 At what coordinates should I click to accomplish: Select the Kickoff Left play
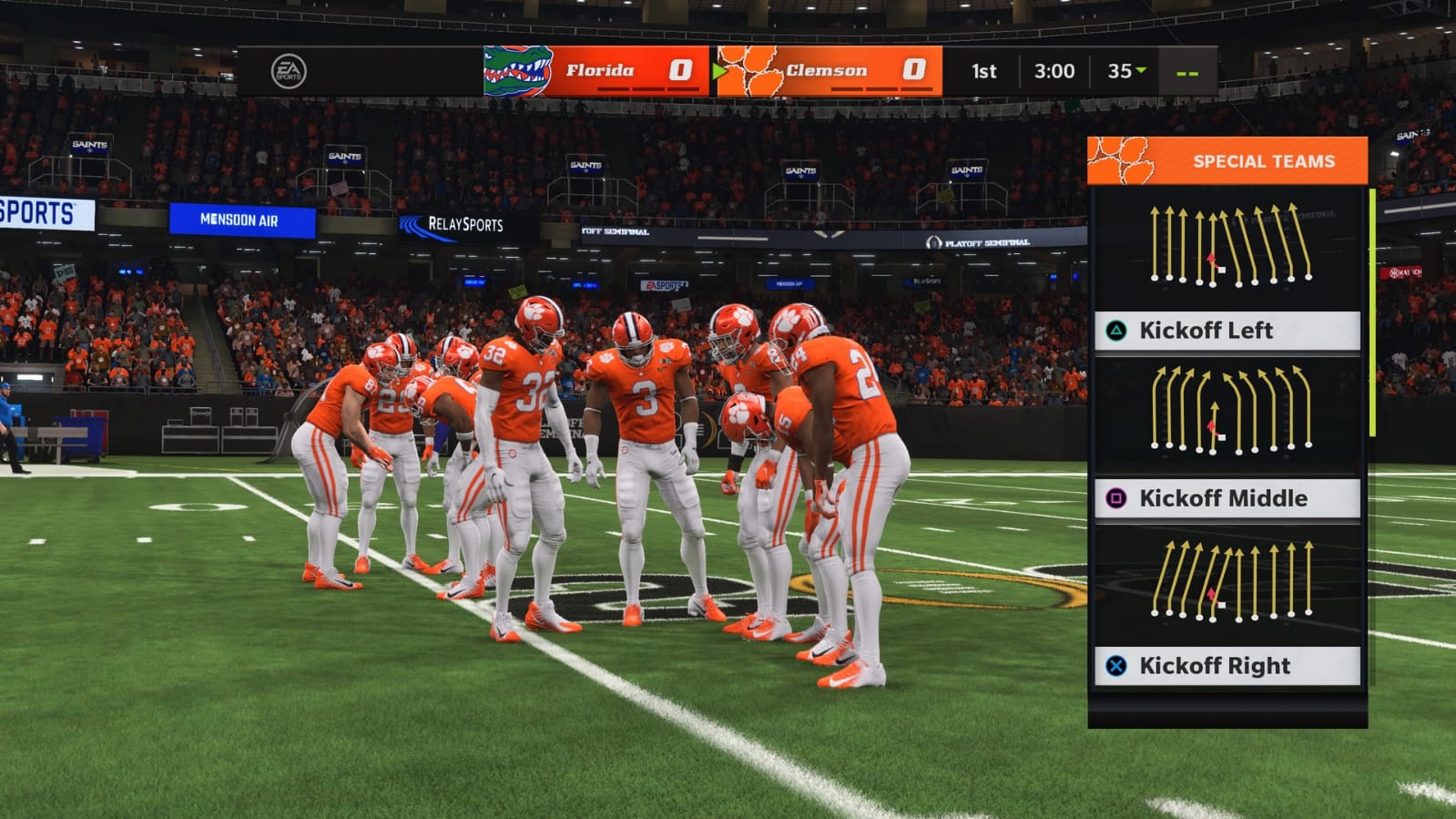tap(1227, 331)
